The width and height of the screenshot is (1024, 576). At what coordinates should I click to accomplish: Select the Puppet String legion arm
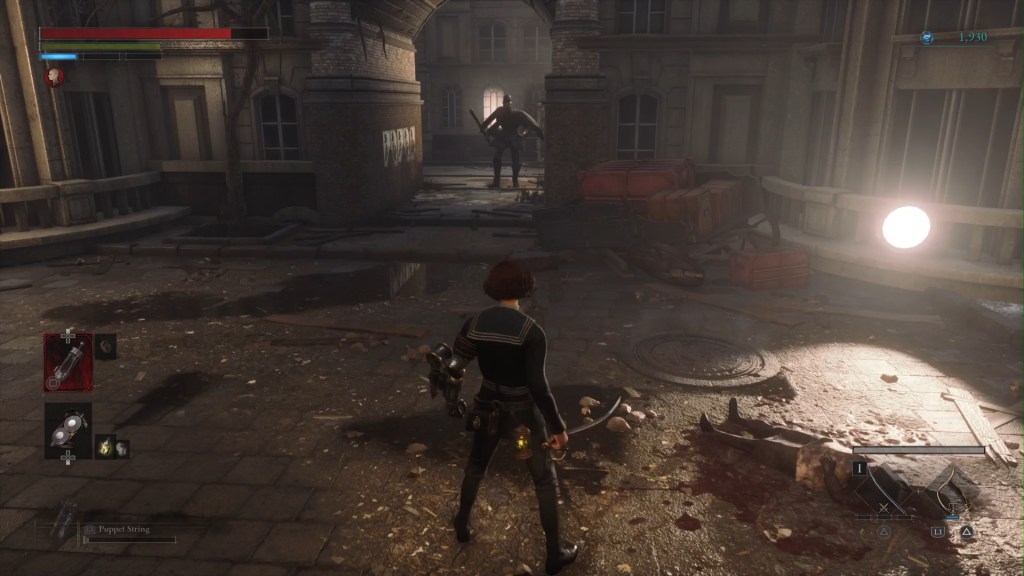coord(67,520)
